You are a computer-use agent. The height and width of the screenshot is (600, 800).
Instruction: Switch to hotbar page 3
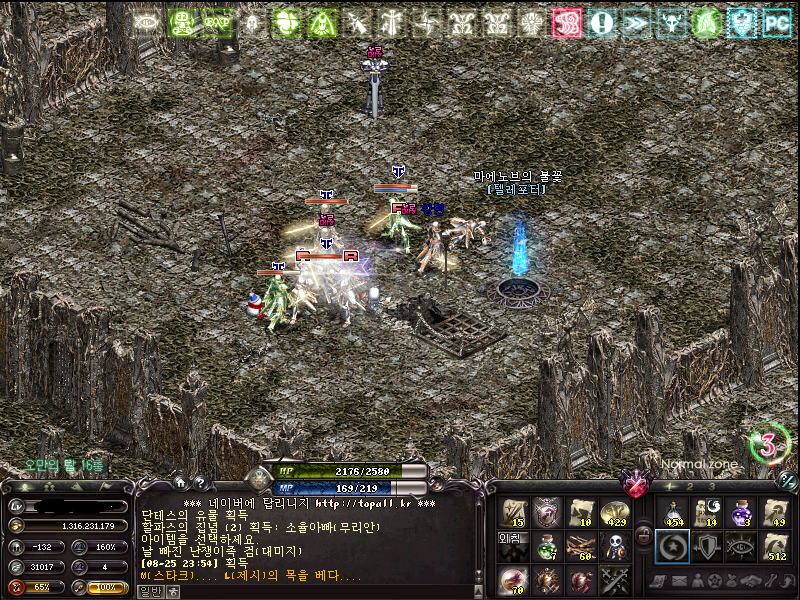[x=713, y=486]
